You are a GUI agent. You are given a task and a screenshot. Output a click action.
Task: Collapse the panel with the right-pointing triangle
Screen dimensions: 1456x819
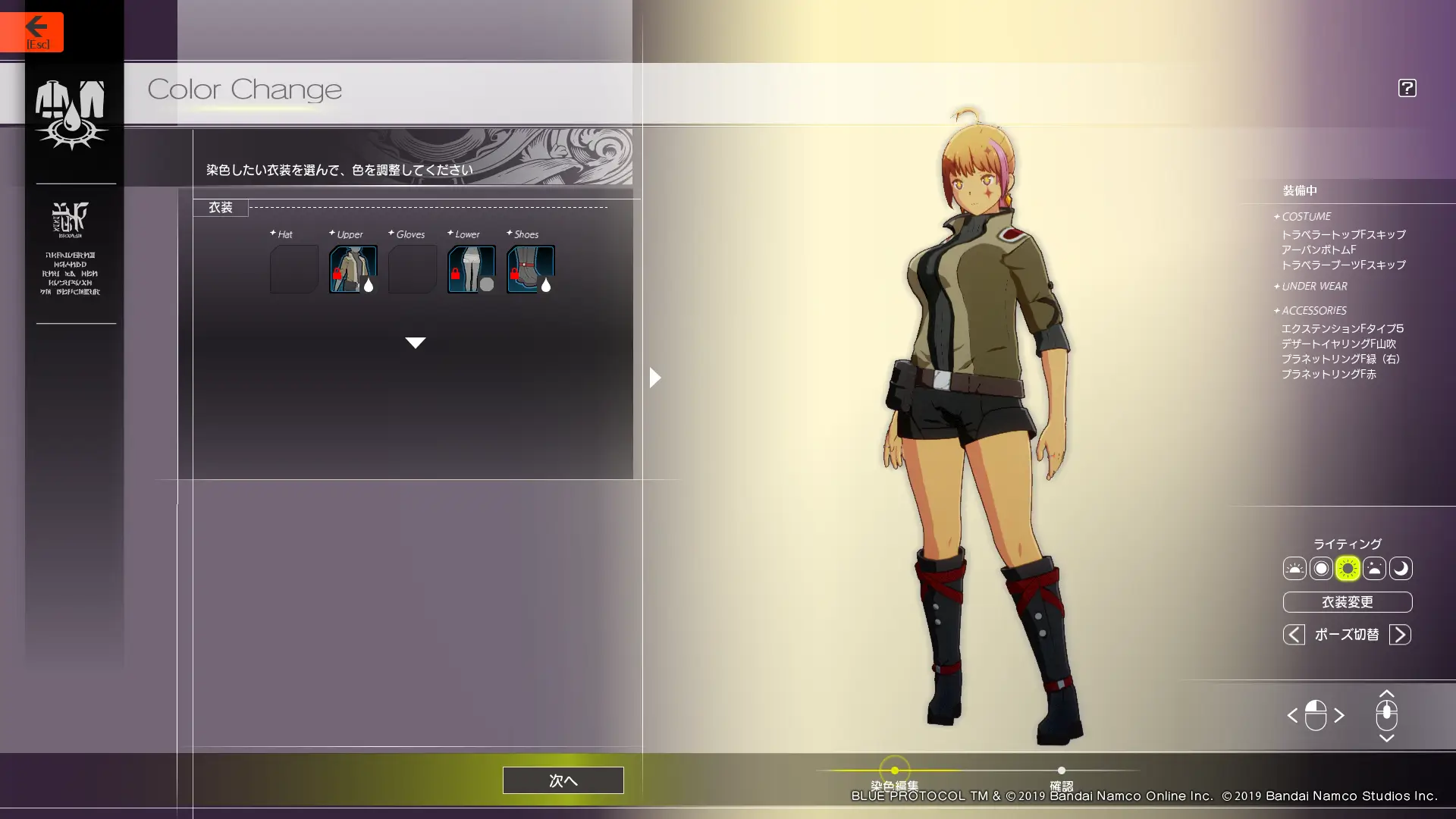[x=655, y=378]
